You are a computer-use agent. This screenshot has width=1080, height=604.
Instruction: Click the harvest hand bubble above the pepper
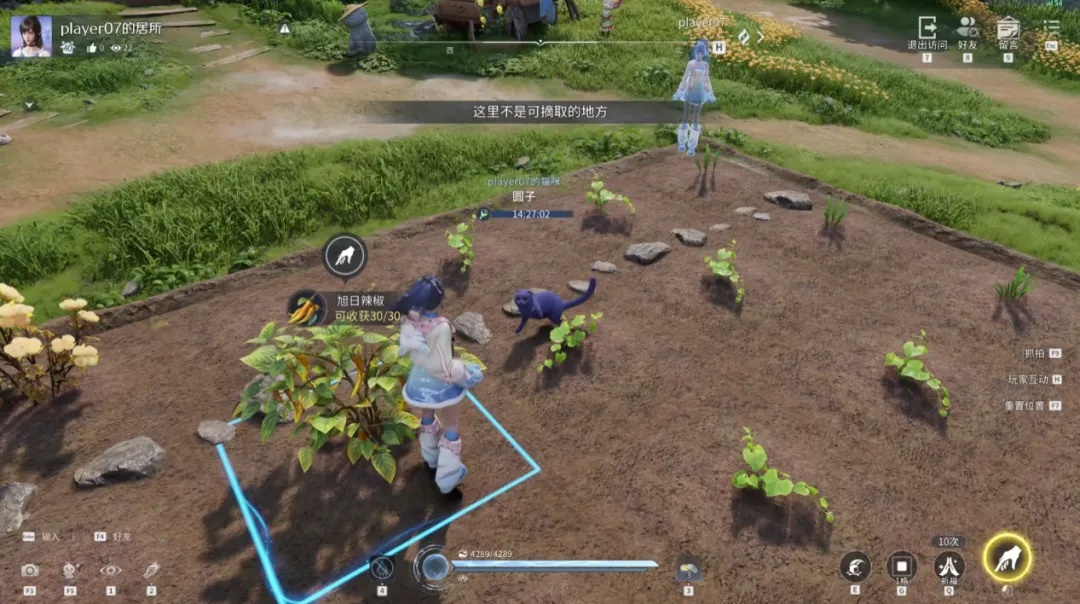345,256
